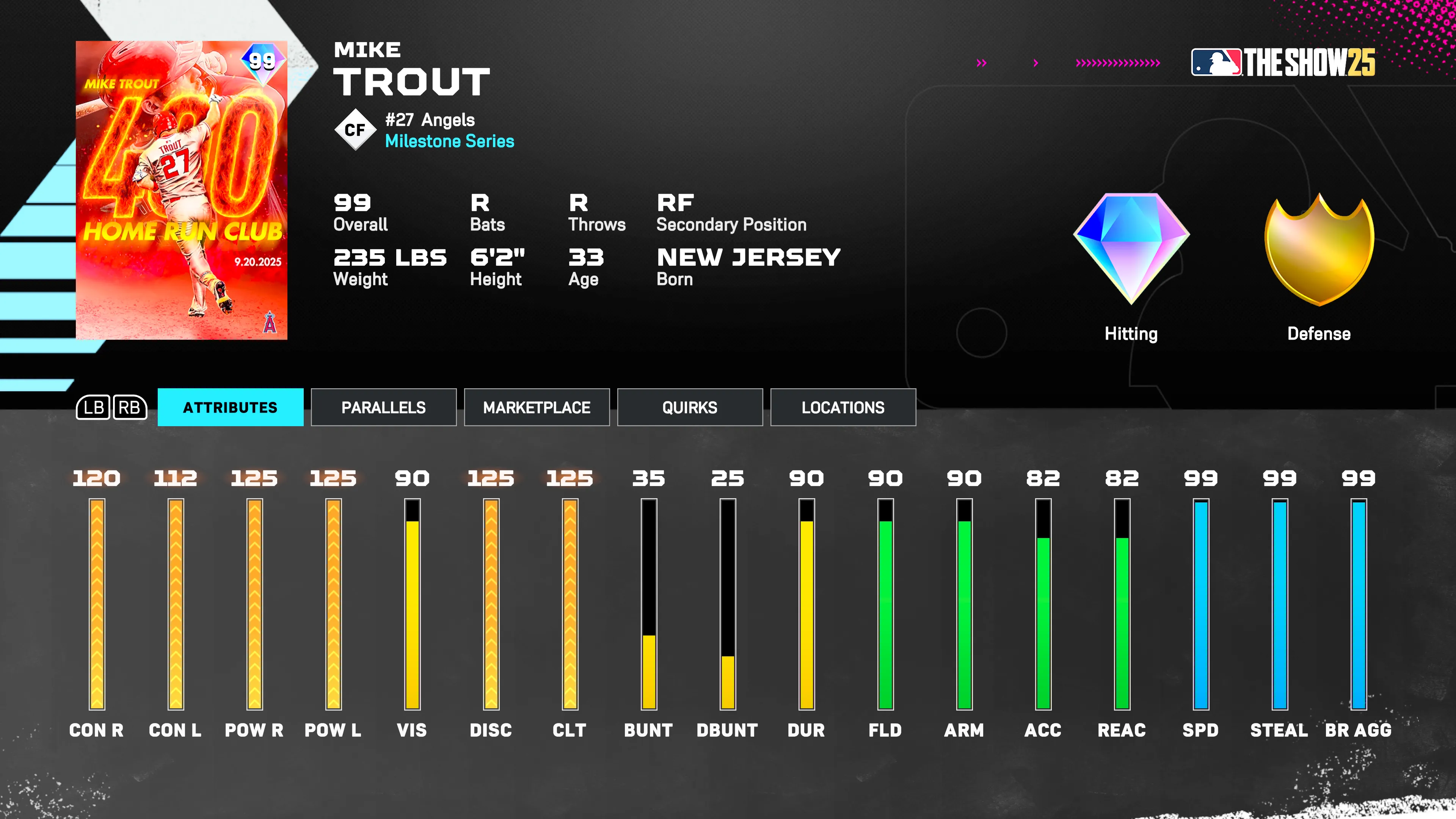Open the Parallels tab
Viewport: 1456px width, 819px height.
[x=383, y=407]
